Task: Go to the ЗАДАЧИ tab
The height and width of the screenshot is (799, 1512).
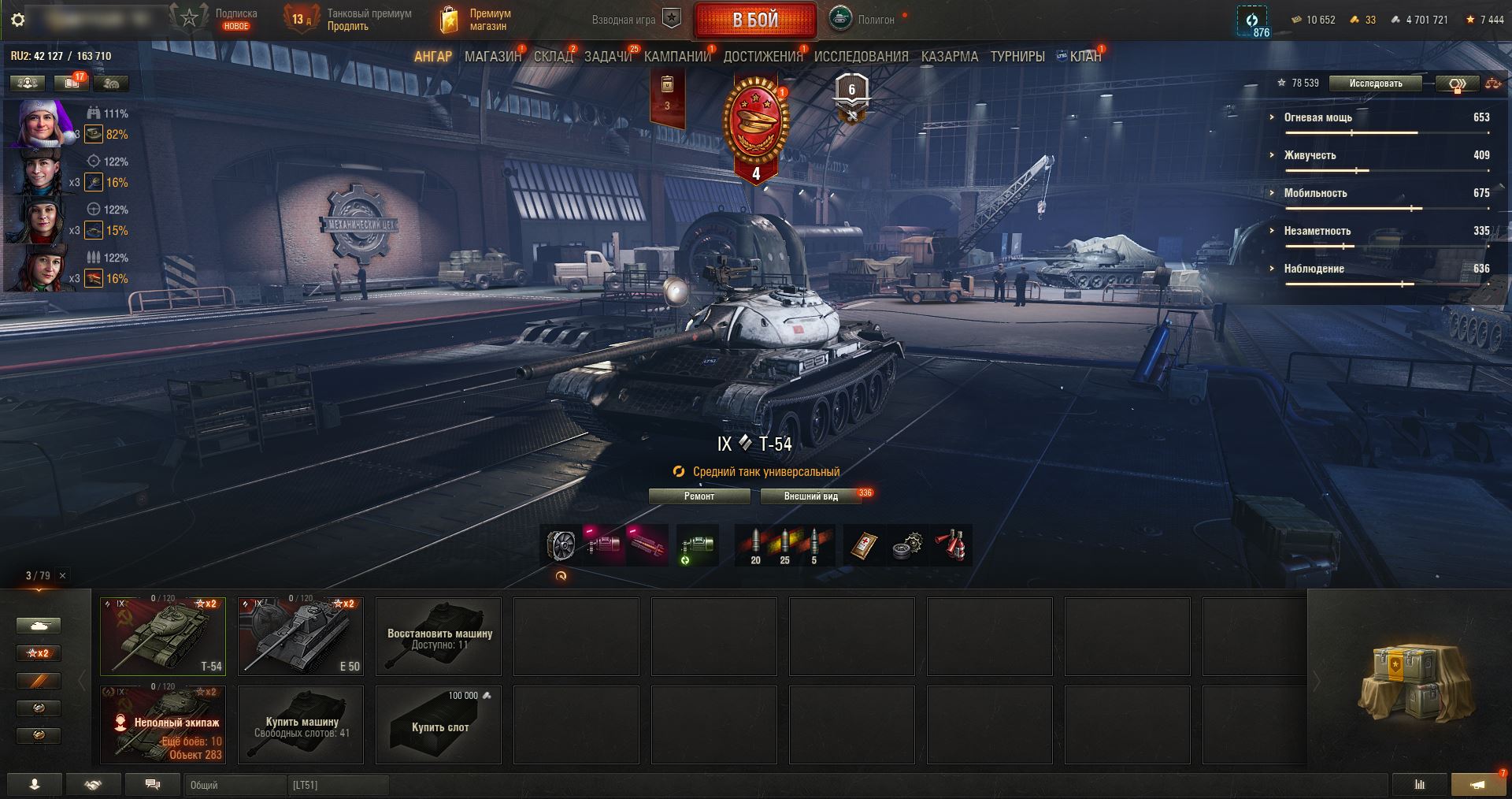Action: click(608, 57)
